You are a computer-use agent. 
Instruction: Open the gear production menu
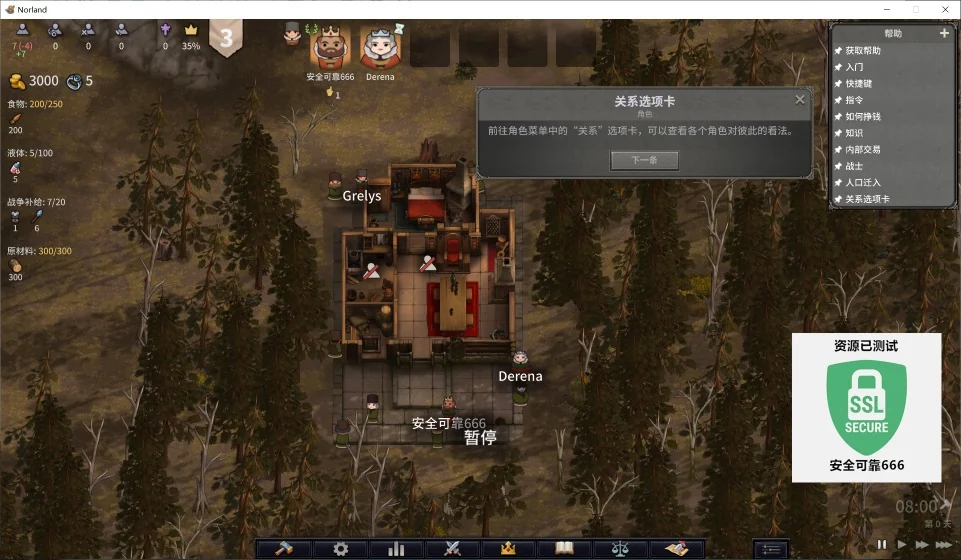(340, 549)
